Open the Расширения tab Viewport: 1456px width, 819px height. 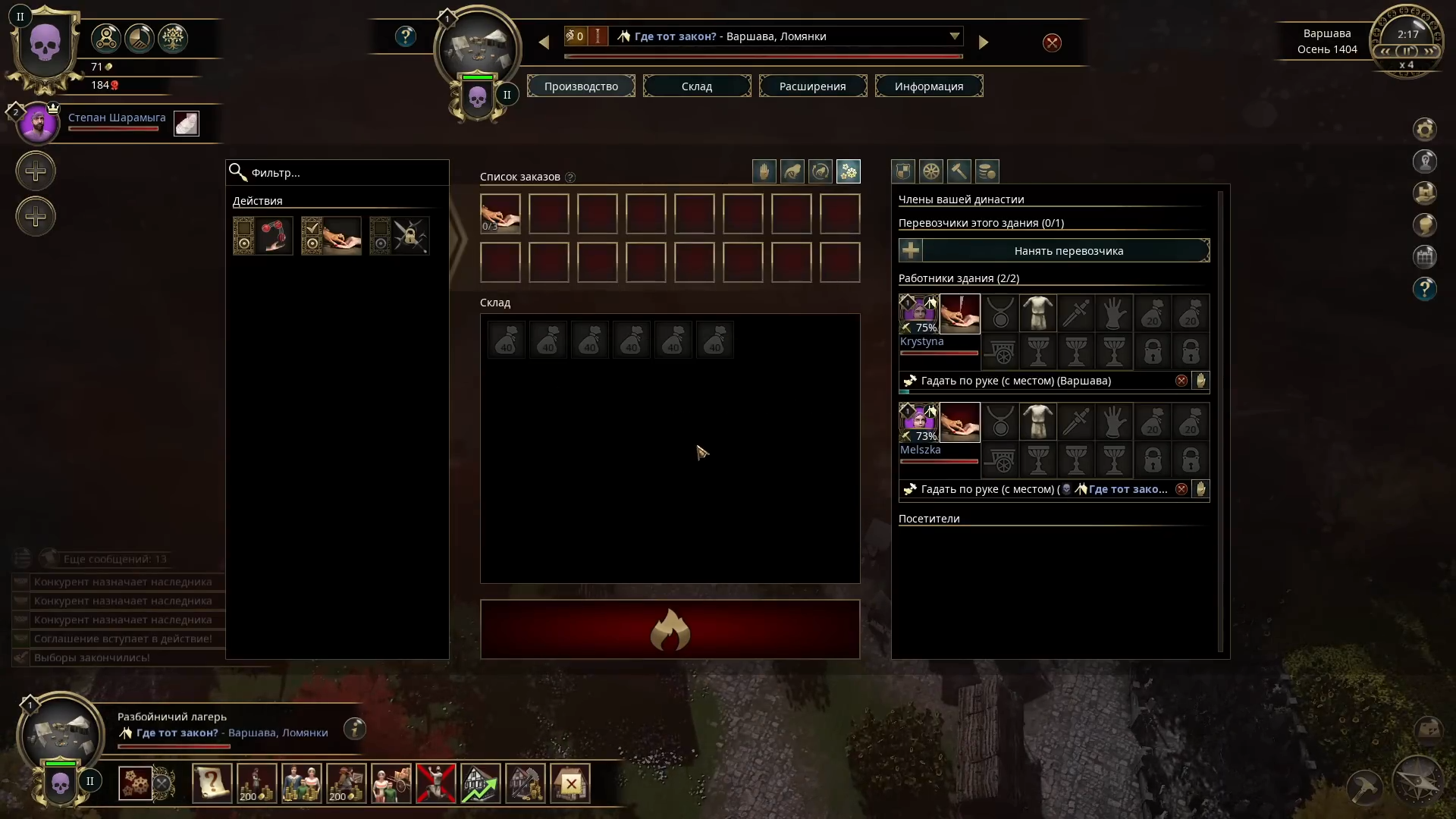812,86
